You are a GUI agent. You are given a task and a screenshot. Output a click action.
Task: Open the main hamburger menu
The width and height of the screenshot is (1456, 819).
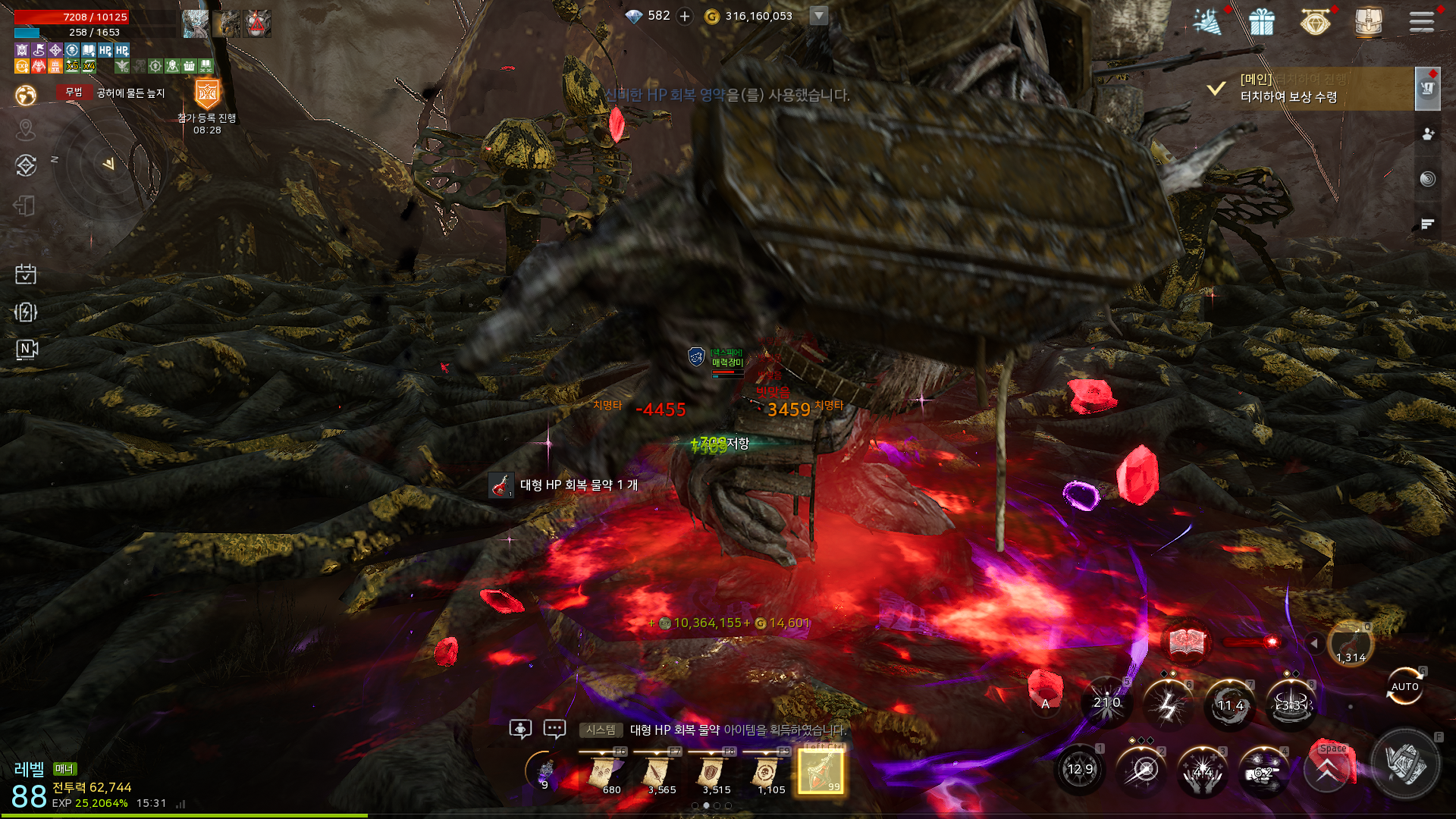(1421, 21)
